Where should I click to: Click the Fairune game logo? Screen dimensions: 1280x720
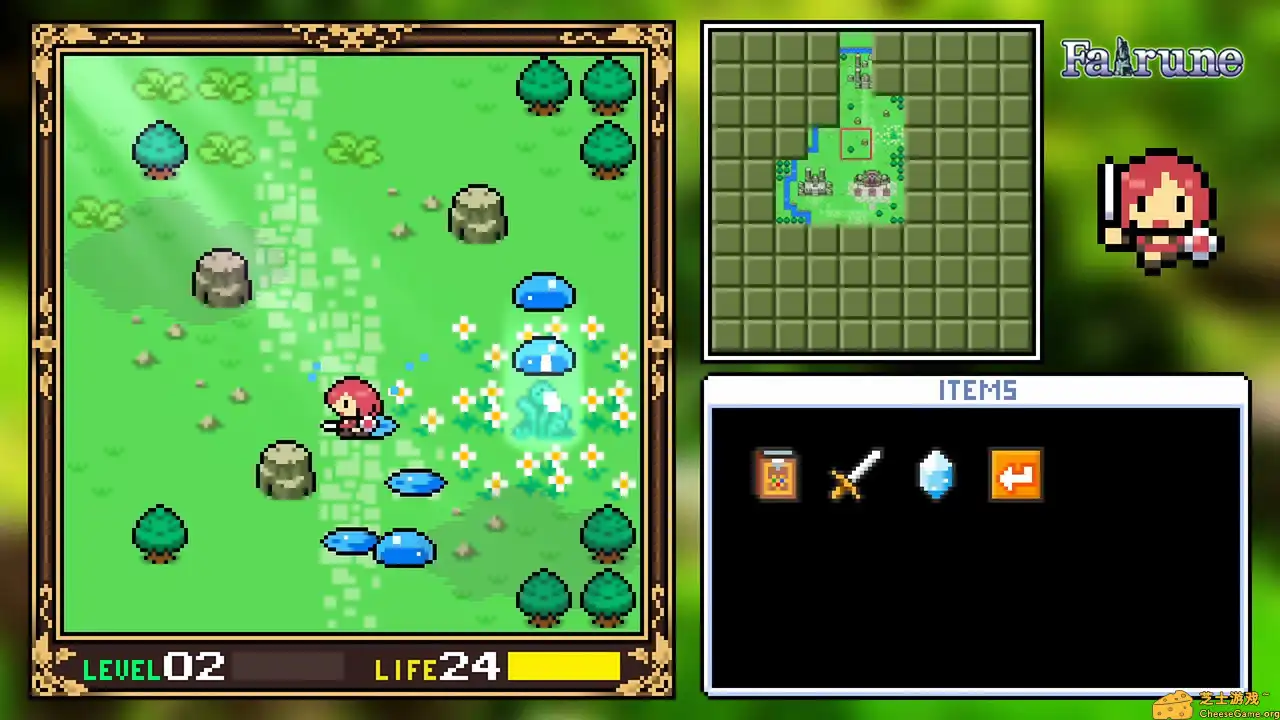(x=1151, y=60)
